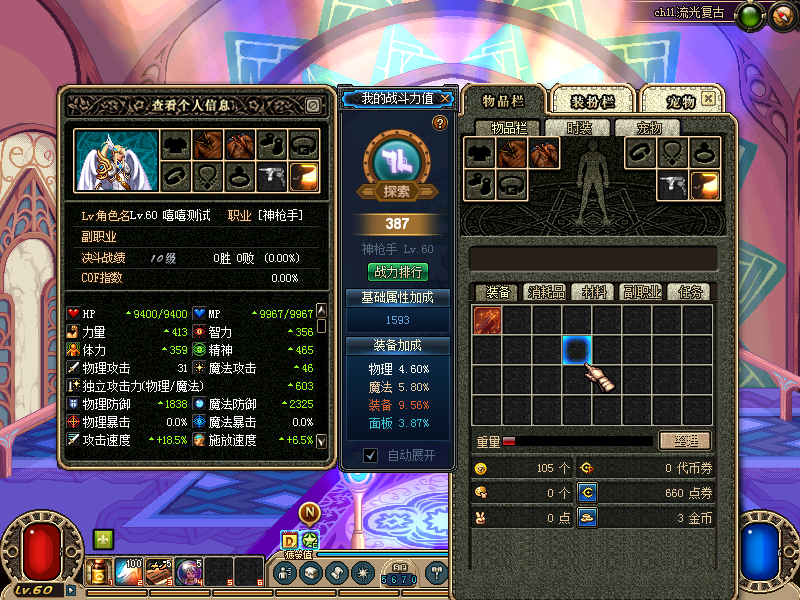800x600 pixels.
Task: View the 任务 item category
Action: pyautogui.click(x=689, y=292)
